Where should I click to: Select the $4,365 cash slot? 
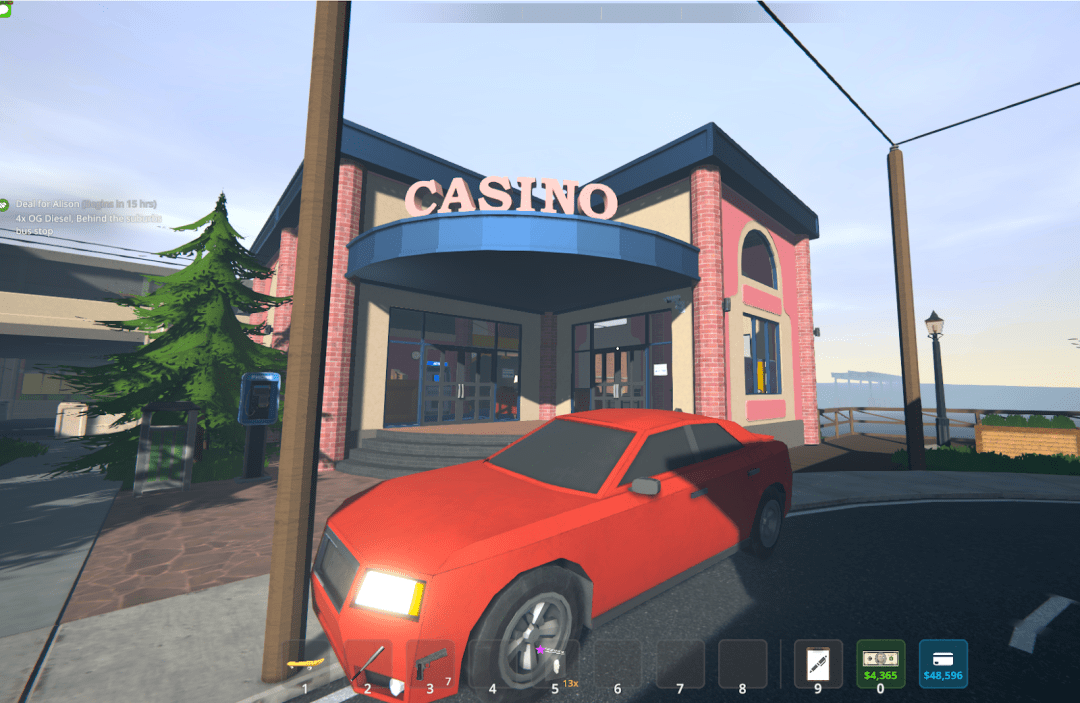click(881, 663)
